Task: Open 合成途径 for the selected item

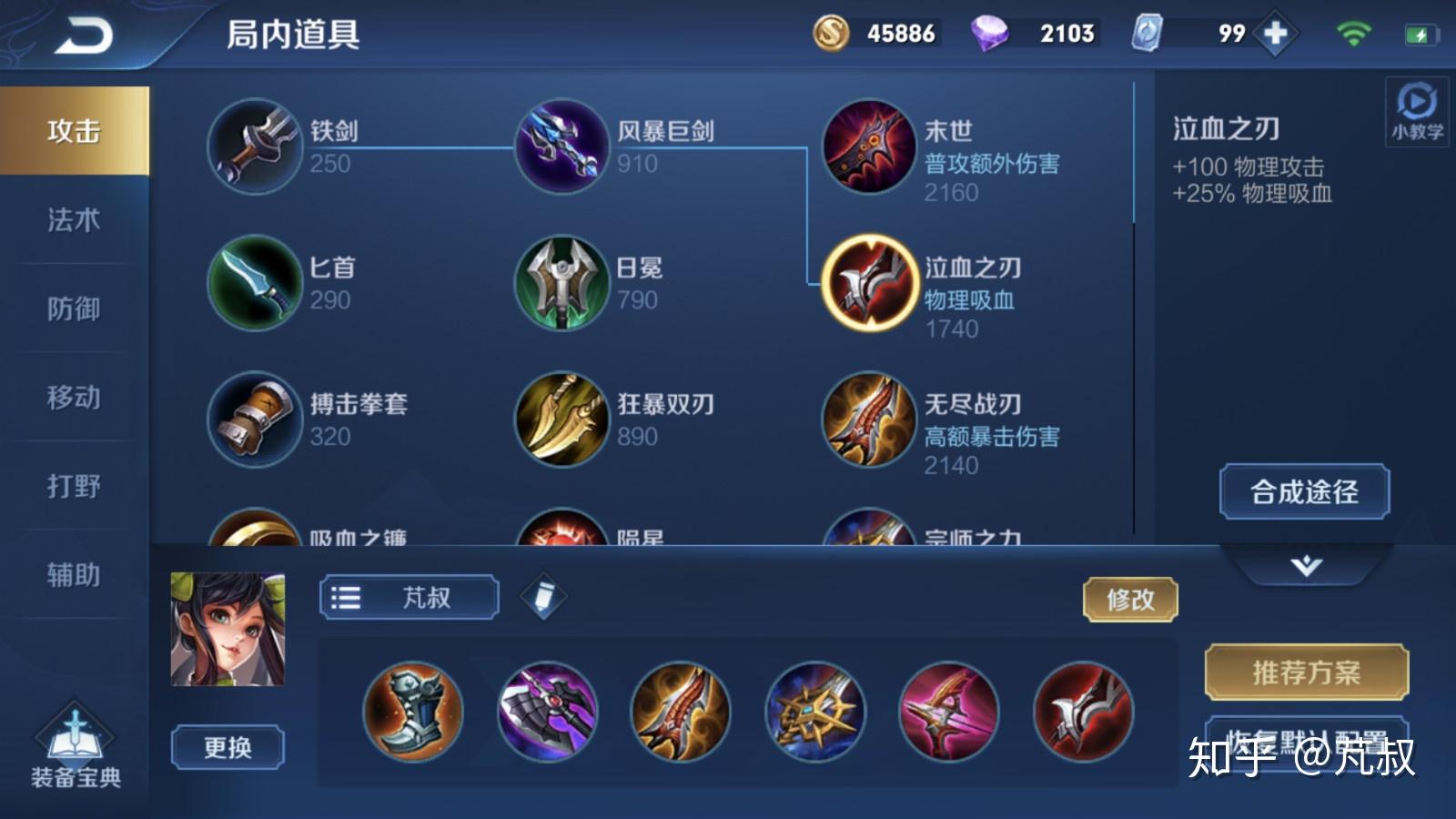Action: click(1305, 492)
